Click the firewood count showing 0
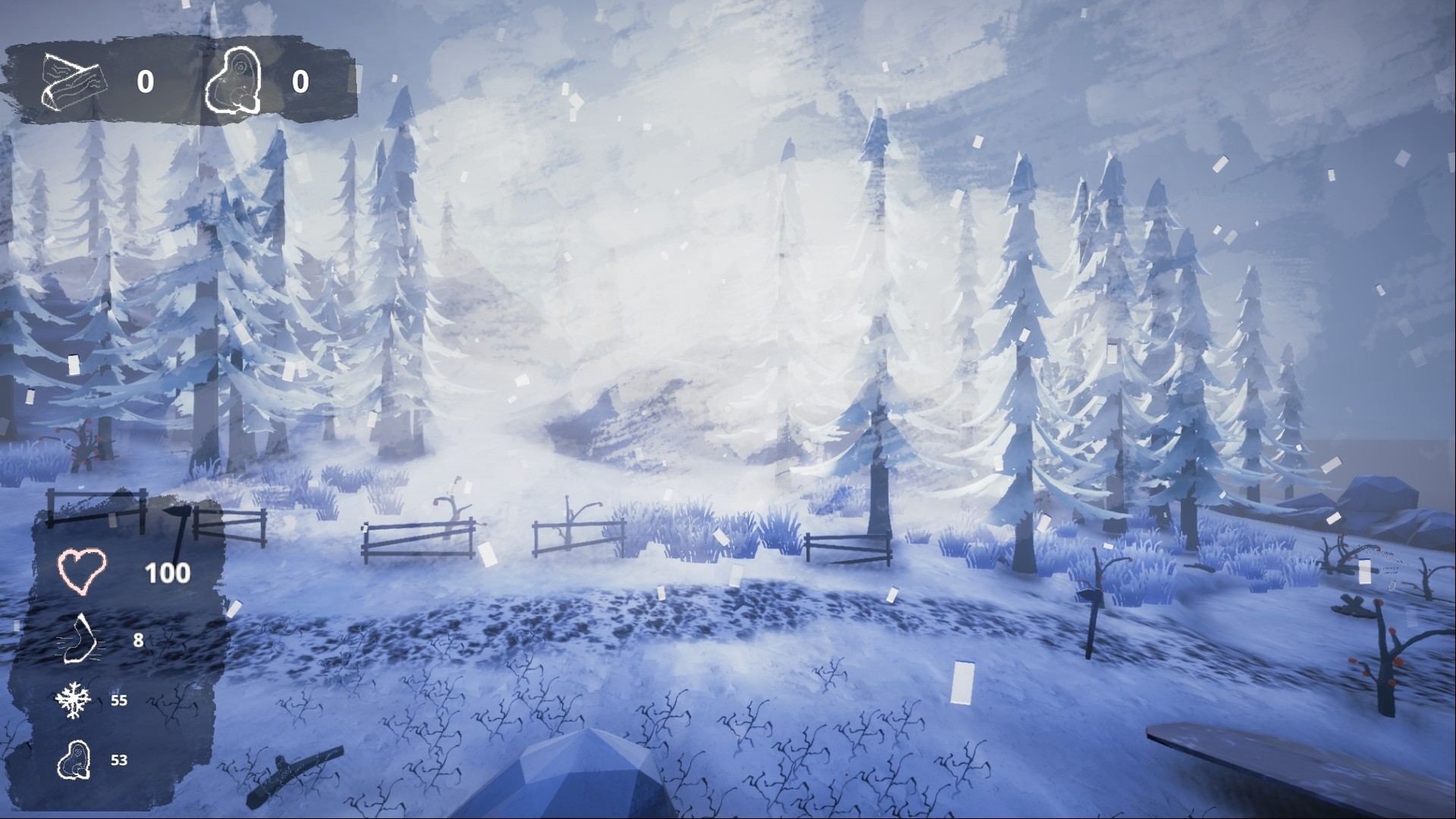The height and width of the screenshot is (819, 1456). click(x=144, y=82)
